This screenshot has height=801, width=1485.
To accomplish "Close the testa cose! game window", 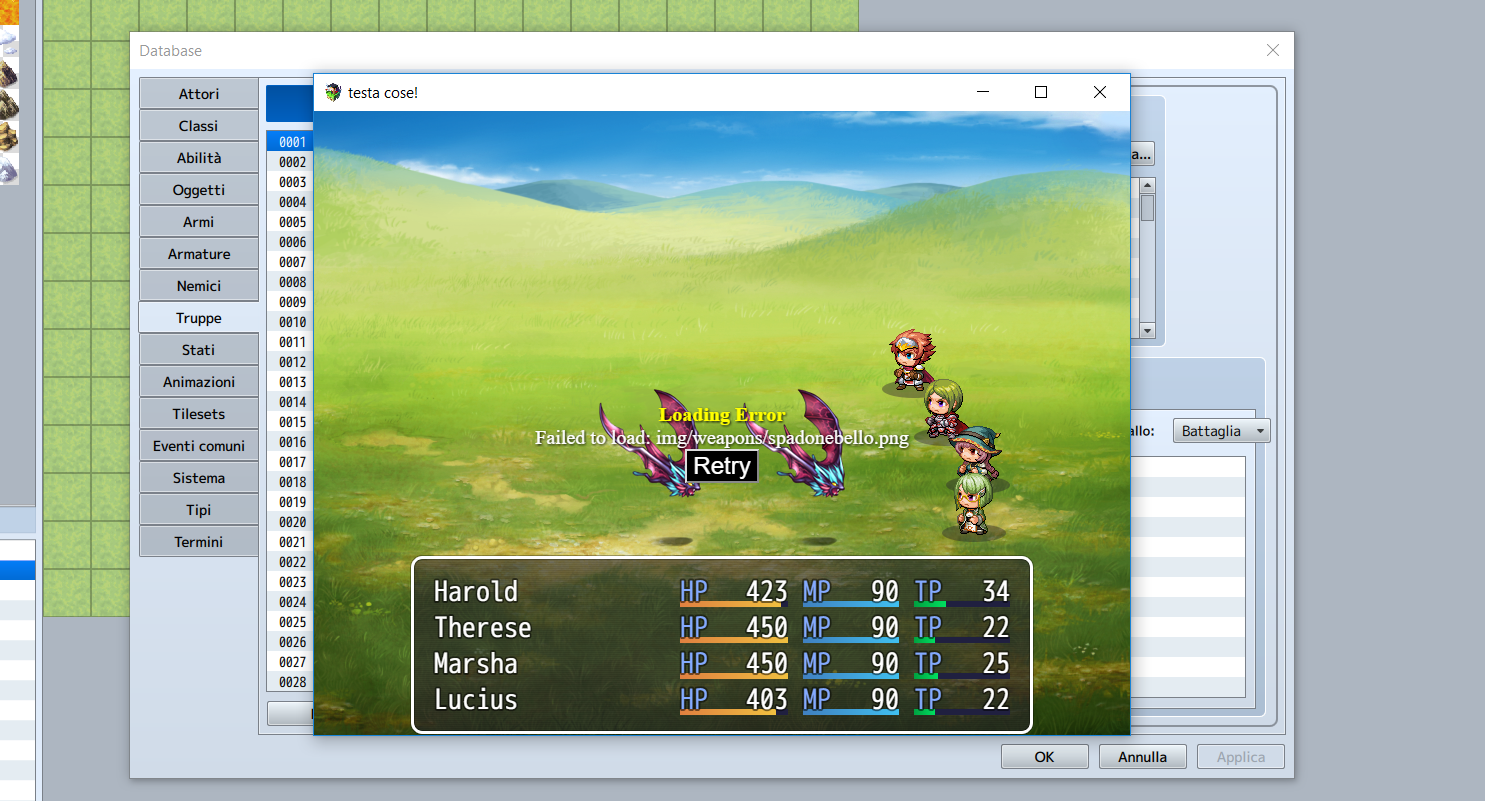I will click(1100, 92).
